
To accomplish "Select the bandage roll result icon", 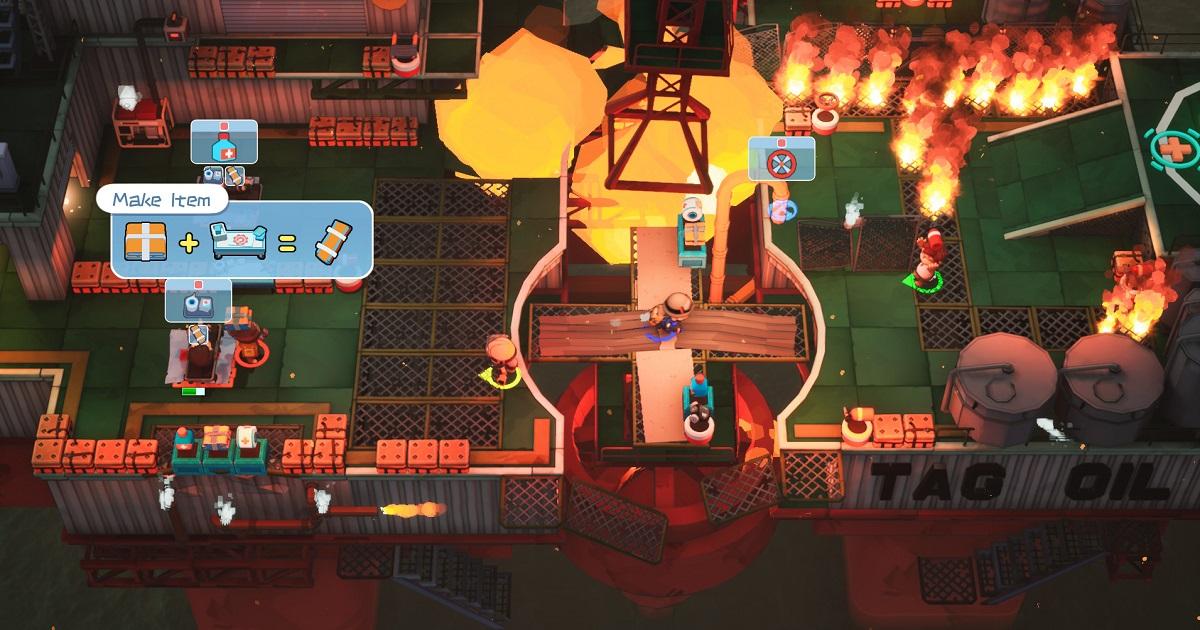I will [x=334, y=241].
